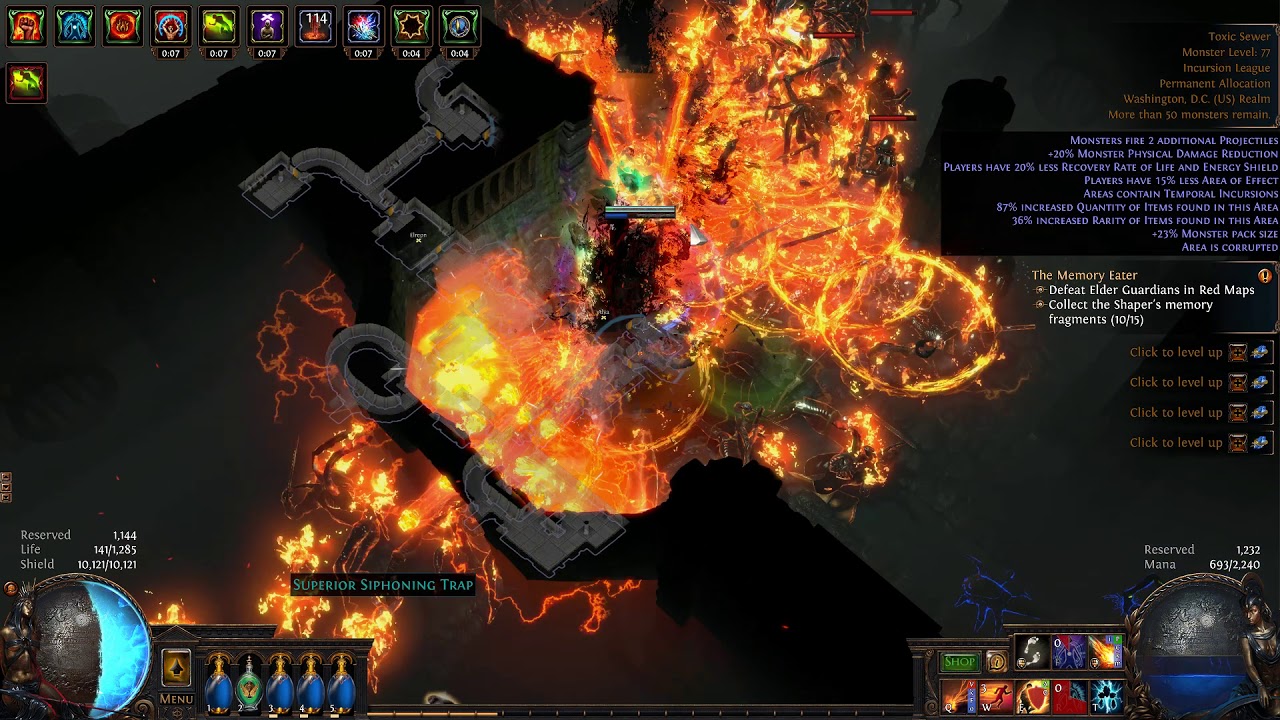
Task: Activate the running man skill on W
Action: (995, 696)
